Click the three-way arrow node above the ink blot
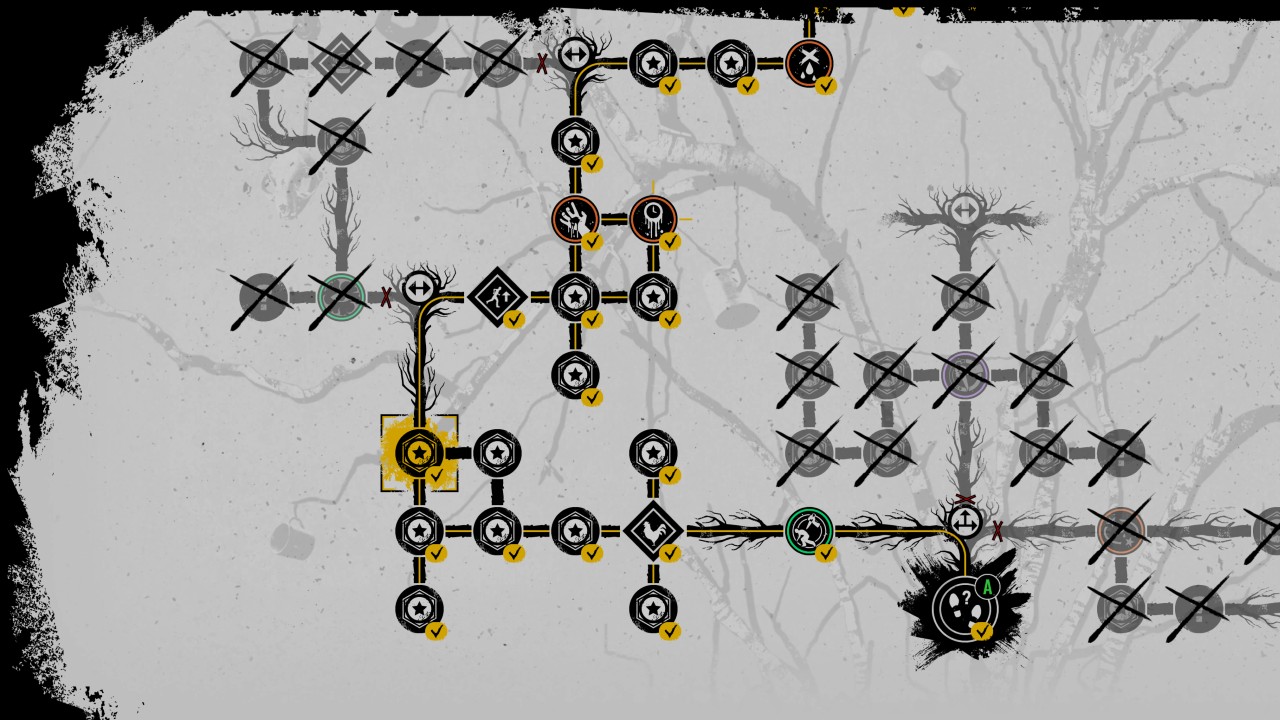 tap(965, 522)
